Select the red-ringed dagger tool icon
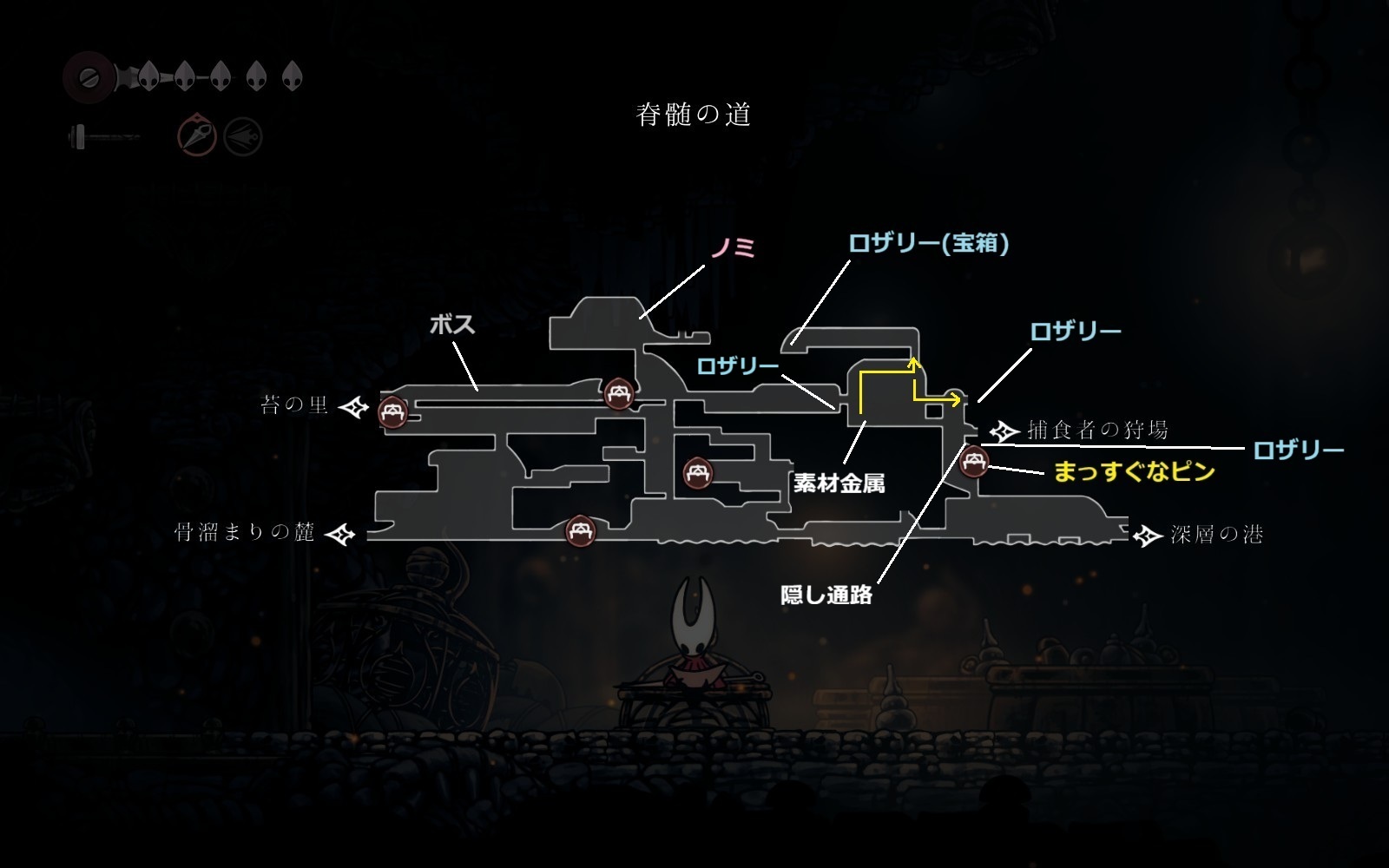The height and width of the screenshot is (868, 1389). pos(197,136)
